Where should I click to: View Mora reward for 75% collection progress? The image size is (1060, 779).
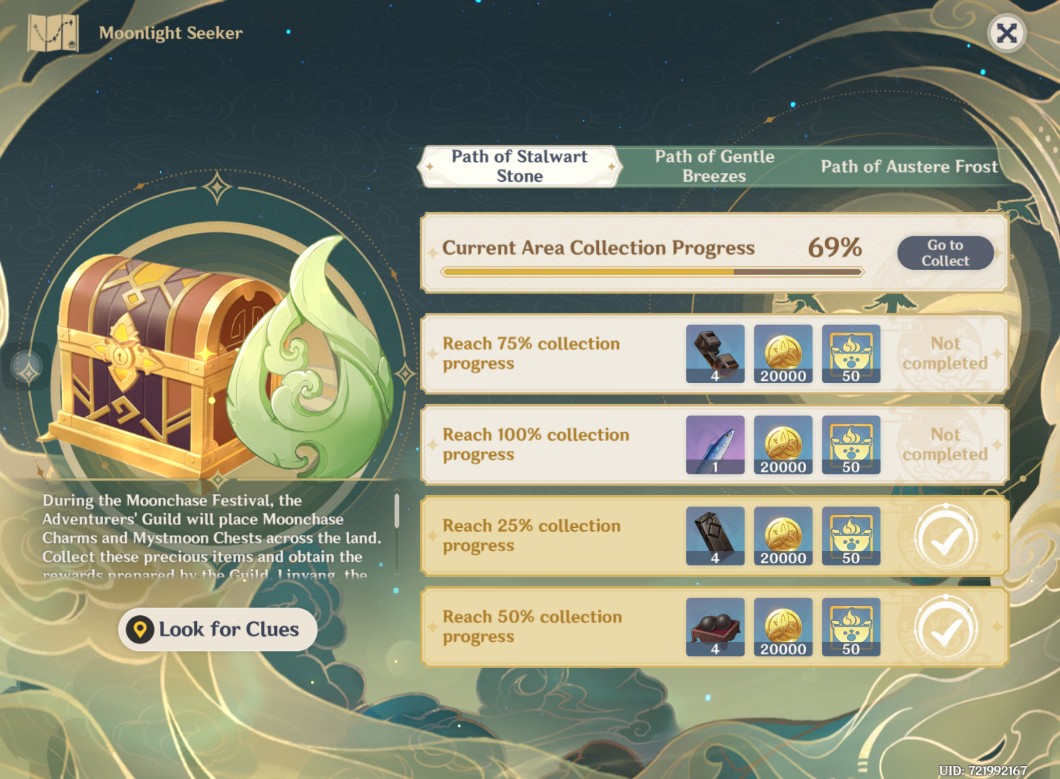click(783, 354)
